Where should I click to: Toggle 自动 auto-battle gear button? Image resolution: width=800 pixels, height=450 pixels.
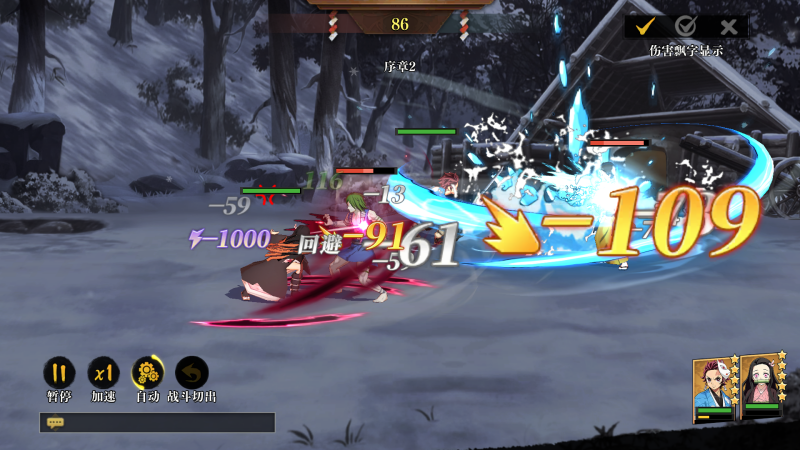(148, 373)
